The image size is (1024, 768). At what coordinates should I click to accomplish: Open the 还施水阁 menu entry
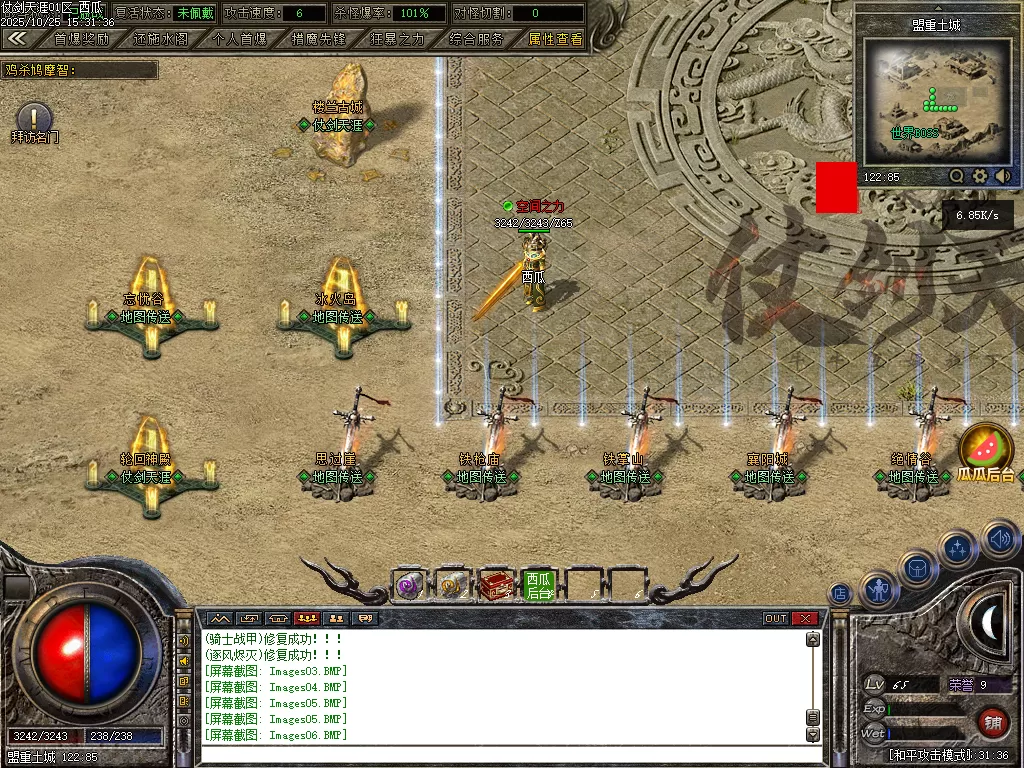160,39
